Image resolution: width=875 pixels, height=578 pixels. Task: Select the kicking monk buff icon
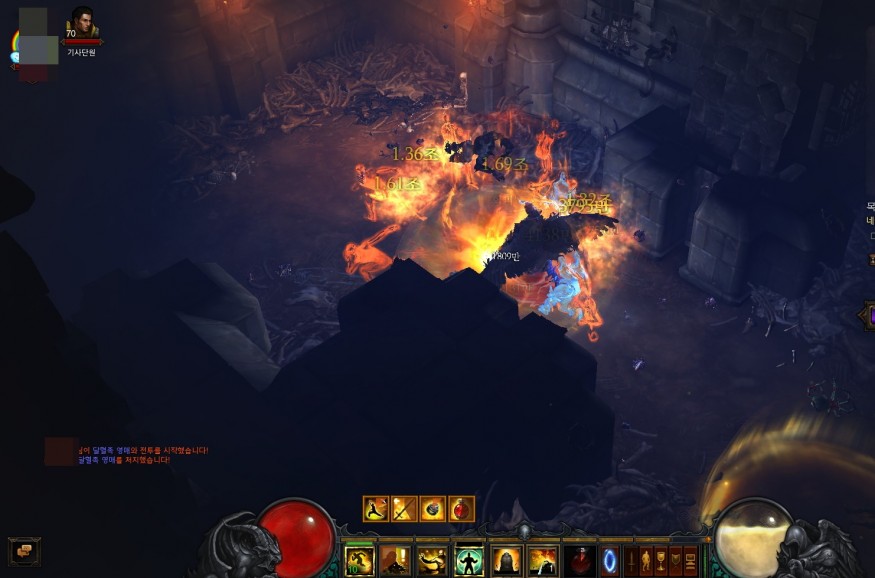point(376,508)
